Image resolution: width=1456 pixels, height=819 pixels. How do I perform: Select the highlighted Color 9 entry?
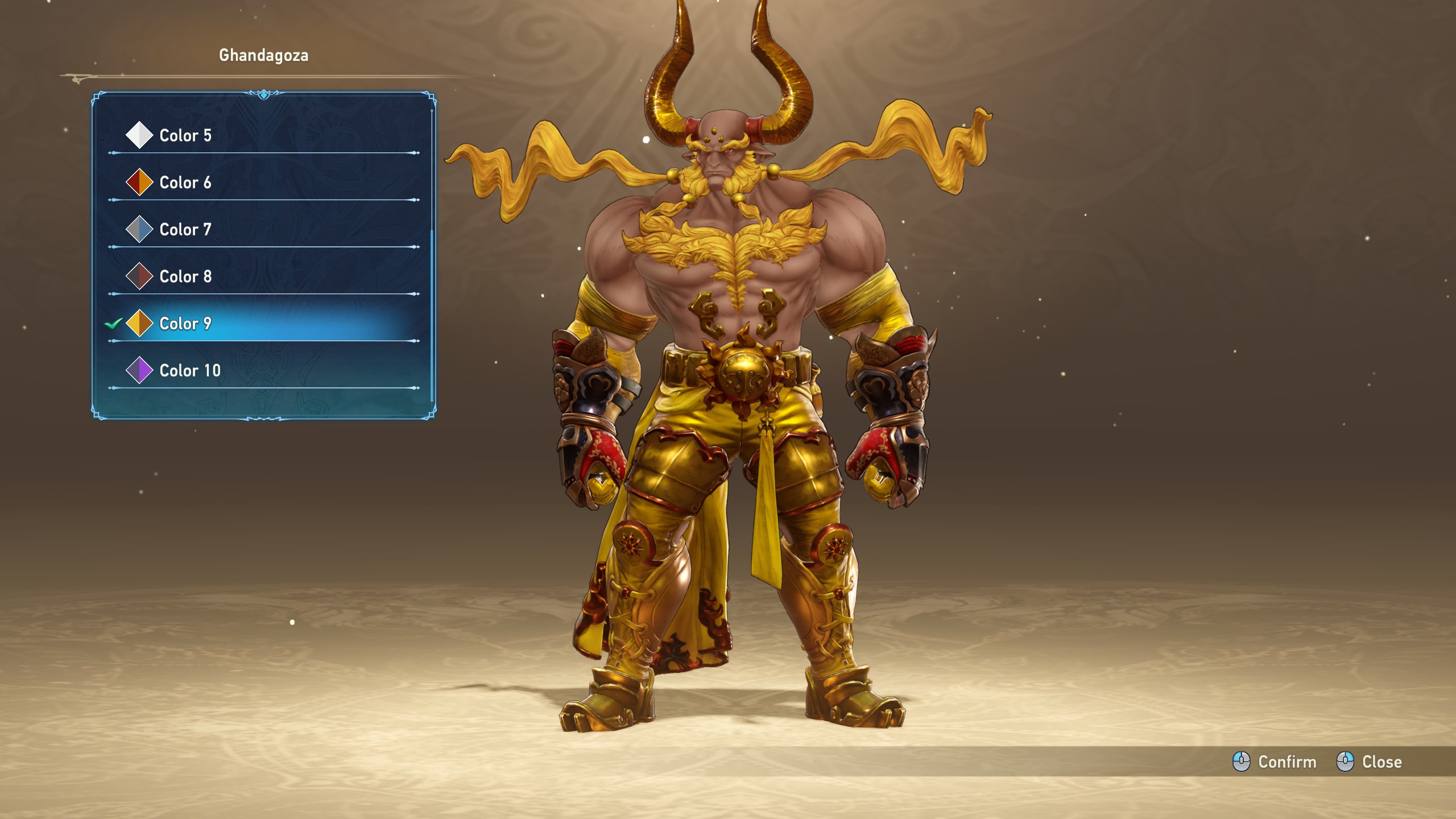[185, 324]
